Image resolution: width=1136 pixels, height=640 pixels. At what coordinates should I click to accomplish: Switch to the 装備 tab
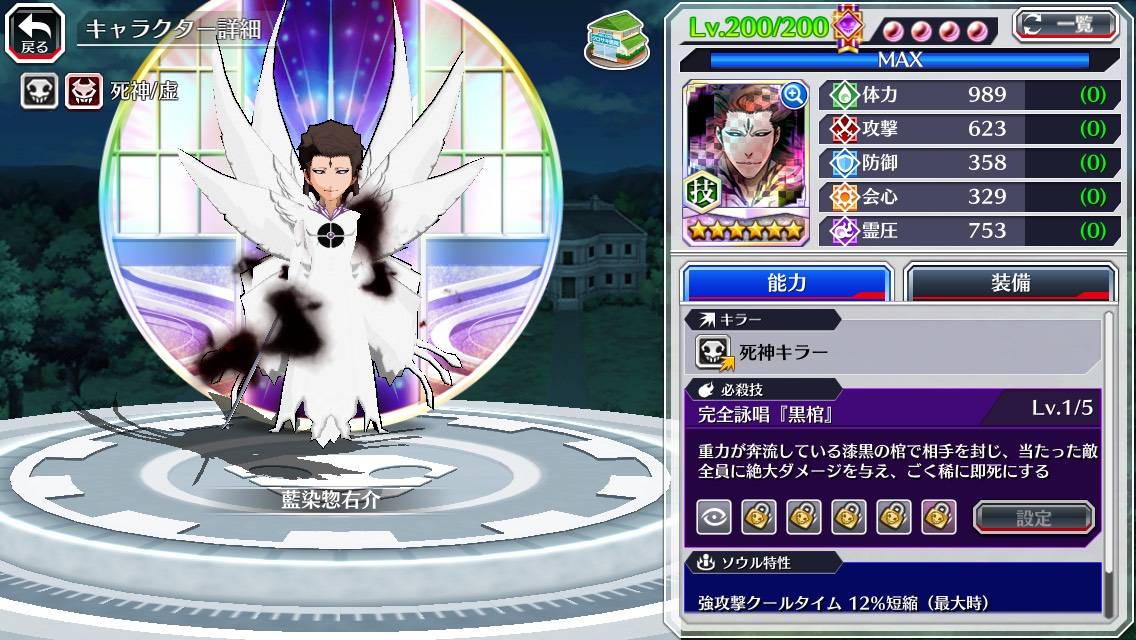pyautogui.click(x=1010, y=282)
